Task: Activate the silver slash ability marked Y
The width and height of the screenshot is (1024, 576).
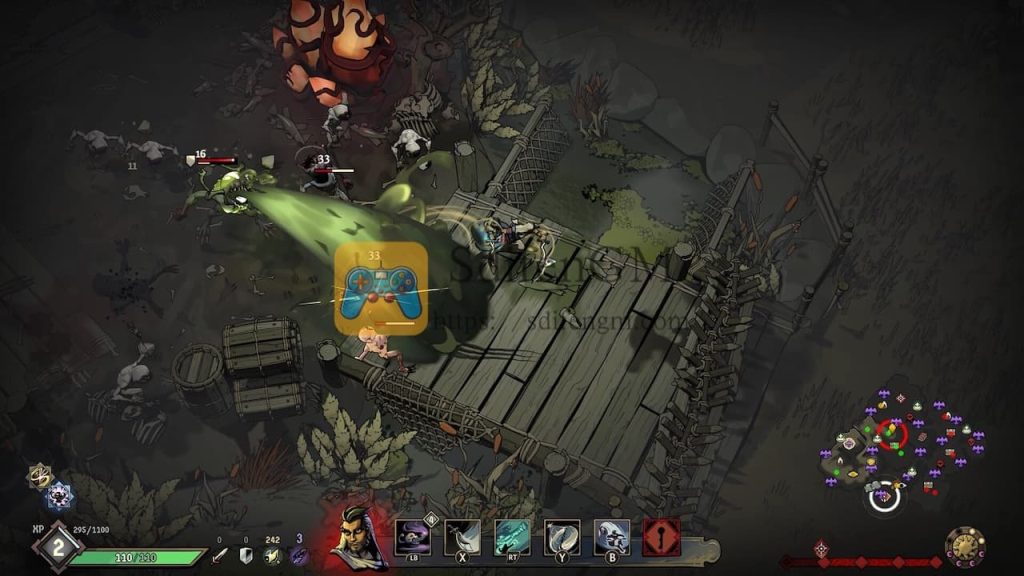Action: tap(562, 537)
